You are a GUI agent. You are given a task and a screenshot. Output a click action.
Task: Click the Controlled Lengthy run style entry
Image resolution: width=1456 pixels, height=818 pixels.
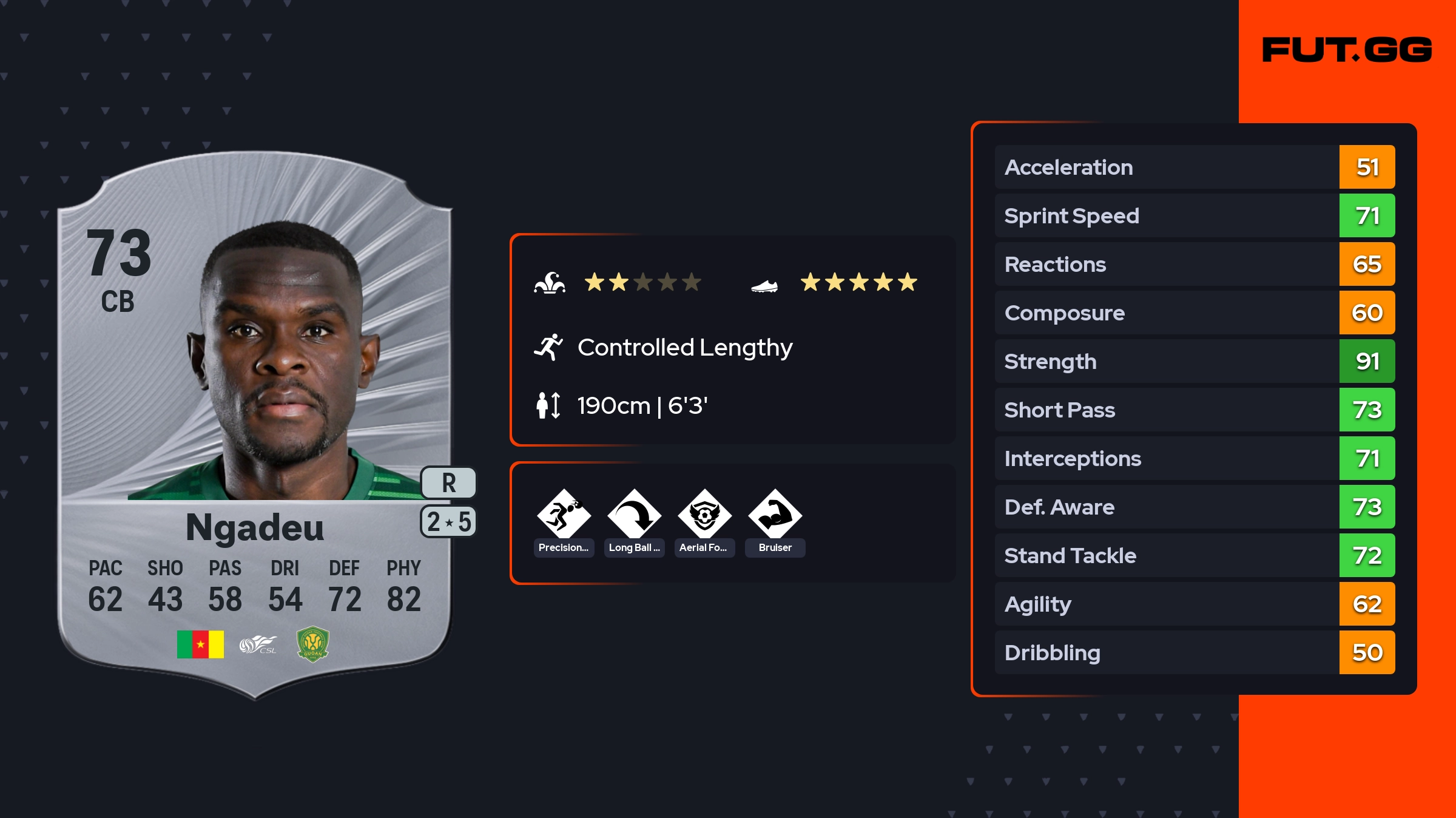point(684,348)
